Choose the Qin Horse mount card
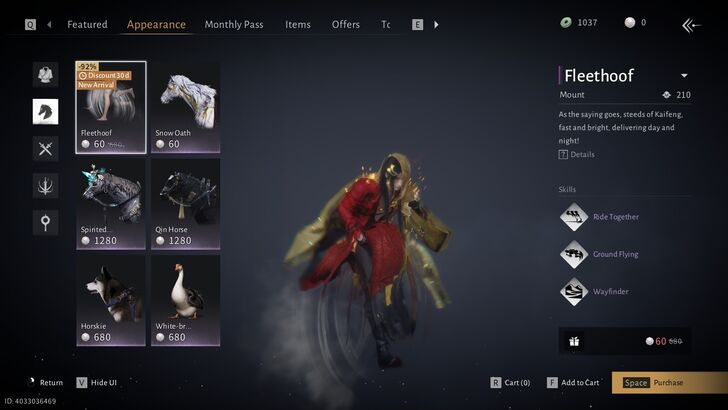 click(x=185, y=204)
